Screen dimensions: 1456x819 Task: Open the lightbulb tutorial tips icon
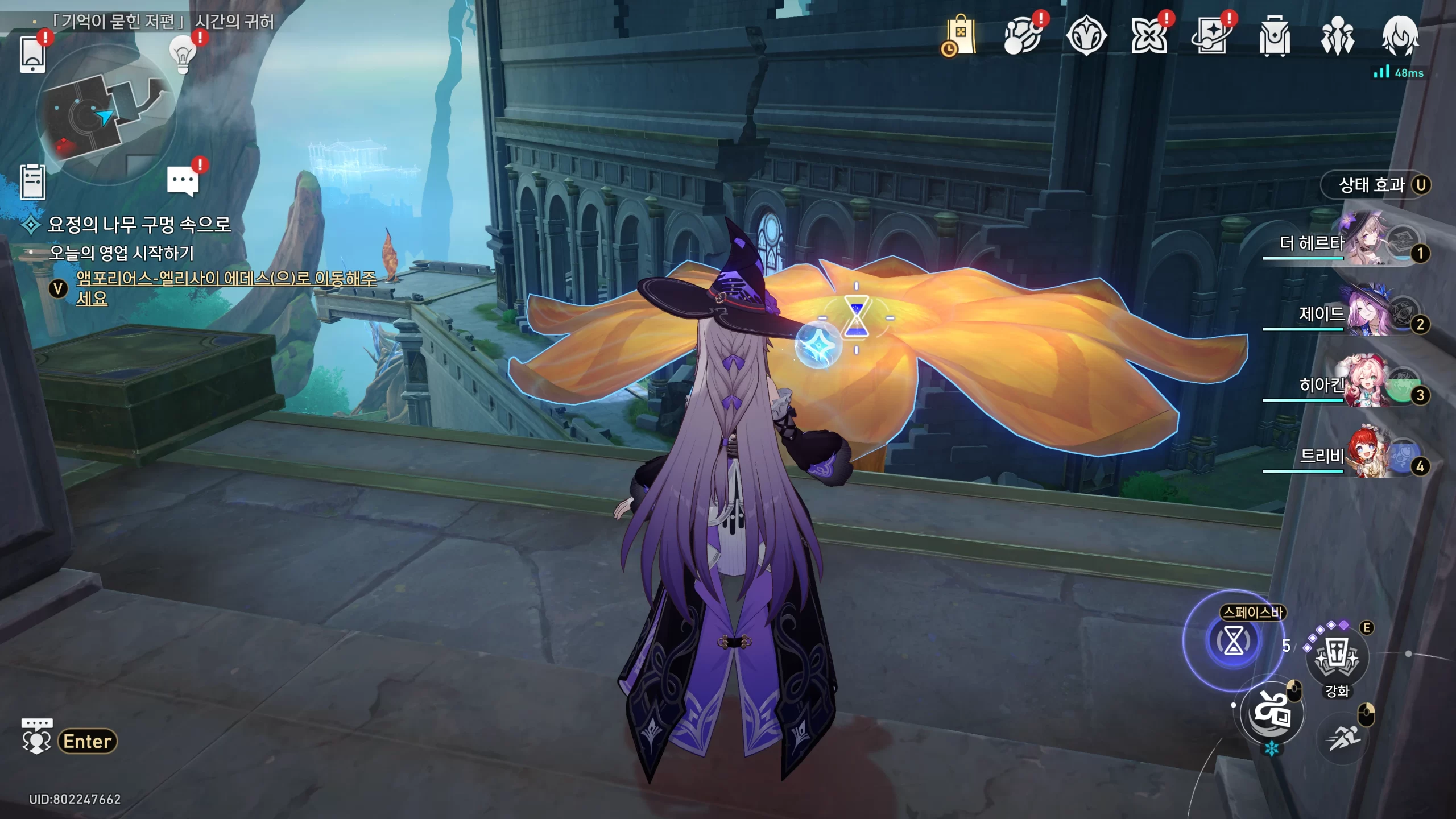point(183,55)
